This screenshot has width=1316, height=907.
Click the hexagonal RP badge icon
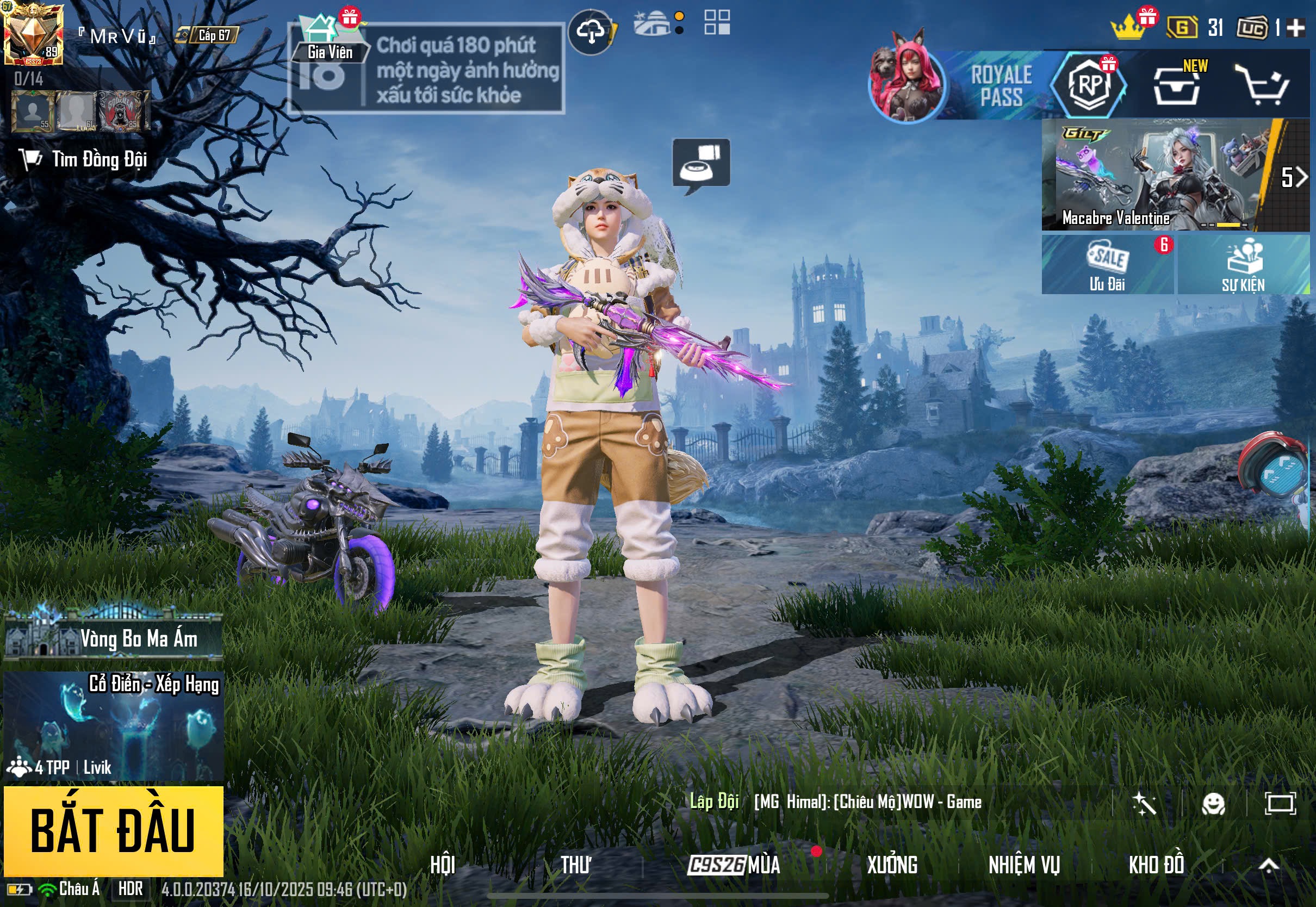(1089, 85)
